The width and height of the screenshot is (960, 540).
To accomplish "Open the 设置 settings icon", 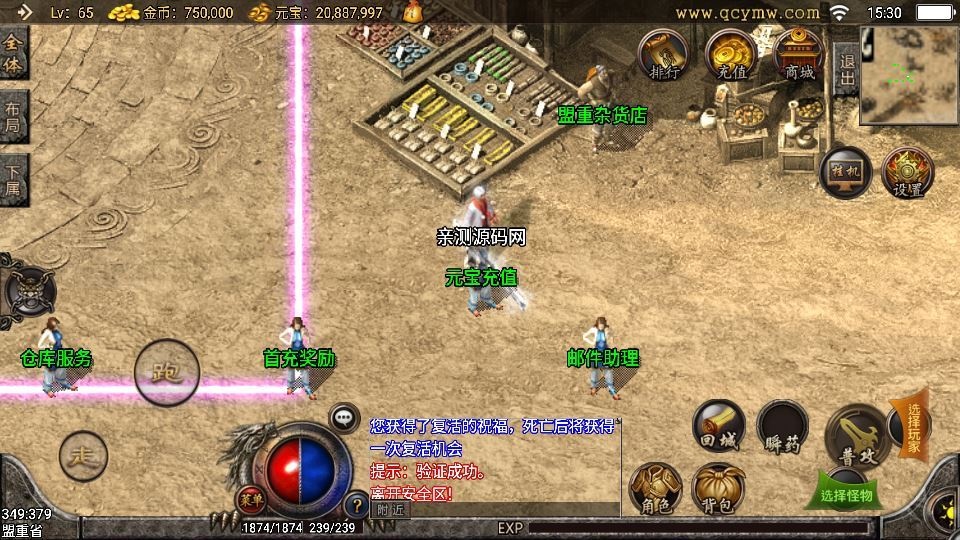I will tap(907, 173).
